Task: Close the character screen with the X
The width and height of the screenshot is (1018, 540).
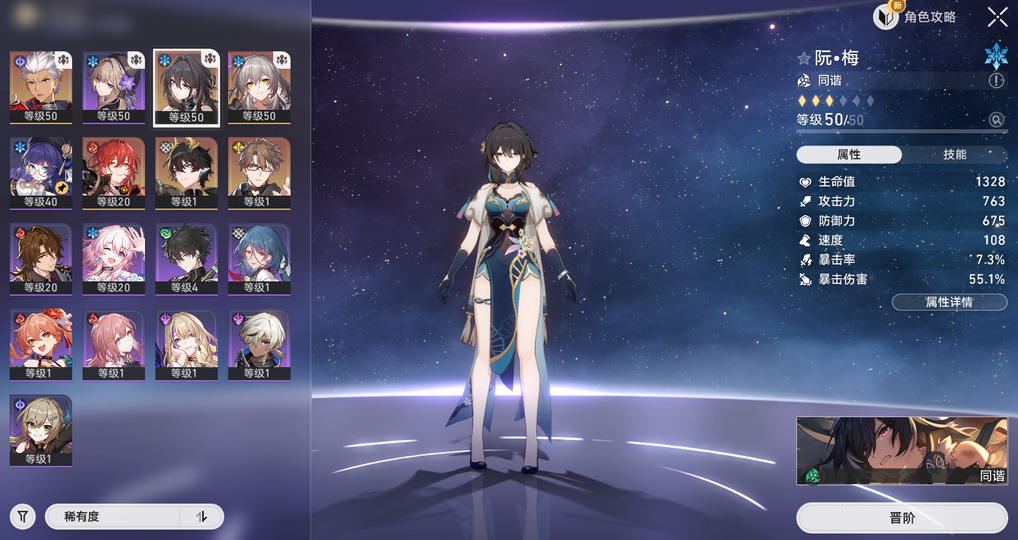Action: click(x=997, y=16)
